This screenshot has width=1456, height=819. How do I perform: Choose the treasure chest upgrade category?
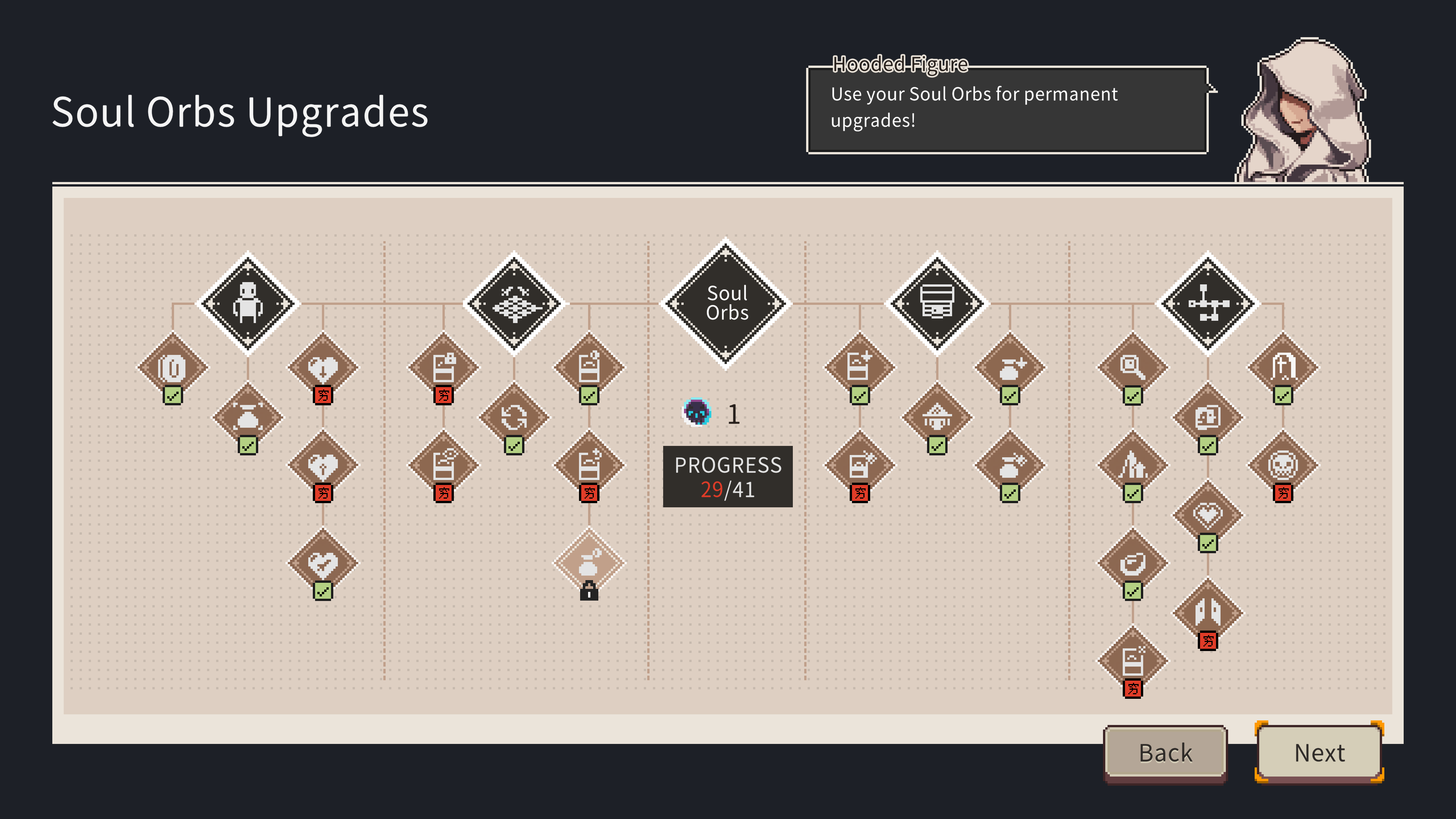pos(937,303)
